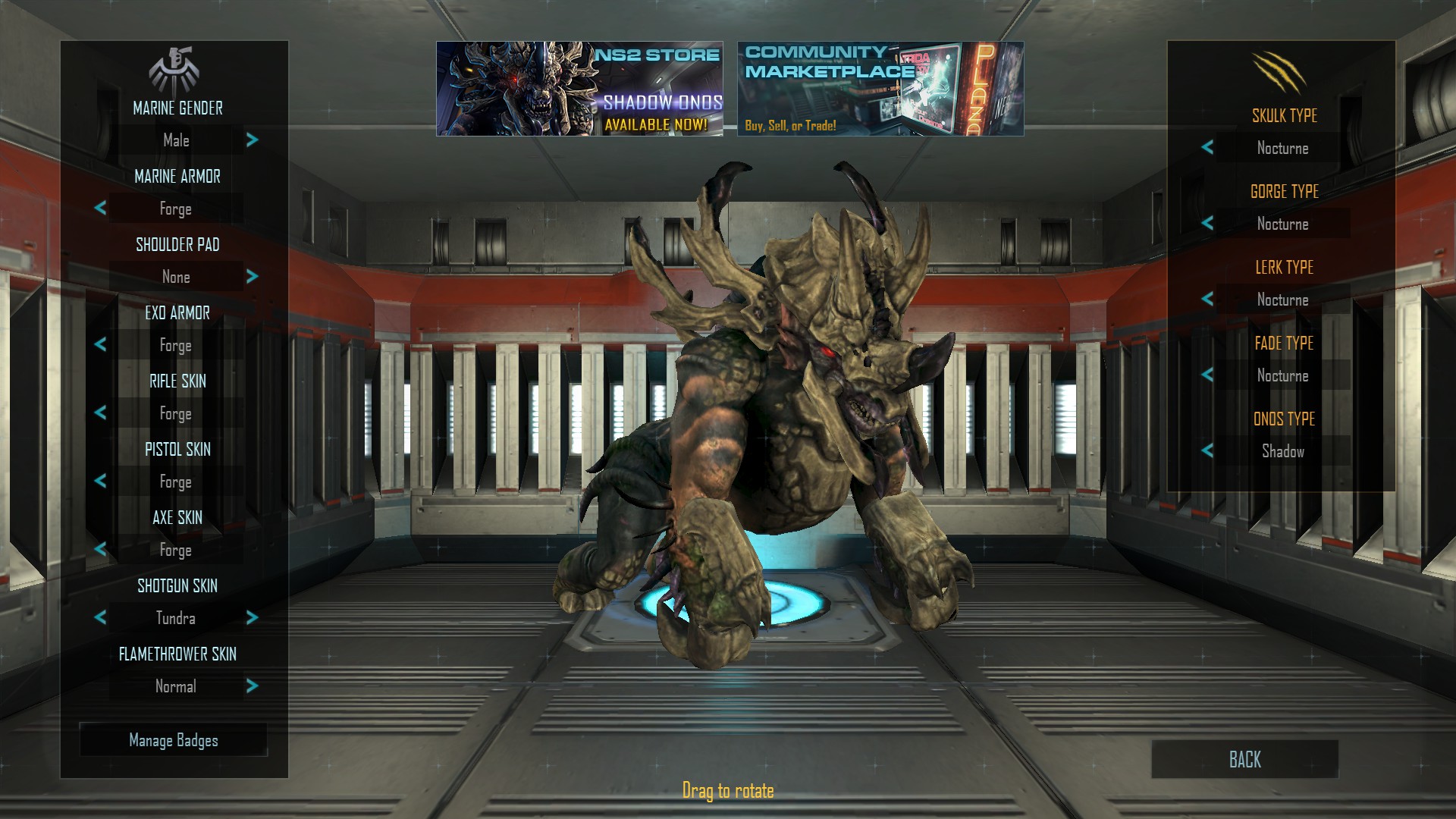Select previous Axe Skin

101,550
